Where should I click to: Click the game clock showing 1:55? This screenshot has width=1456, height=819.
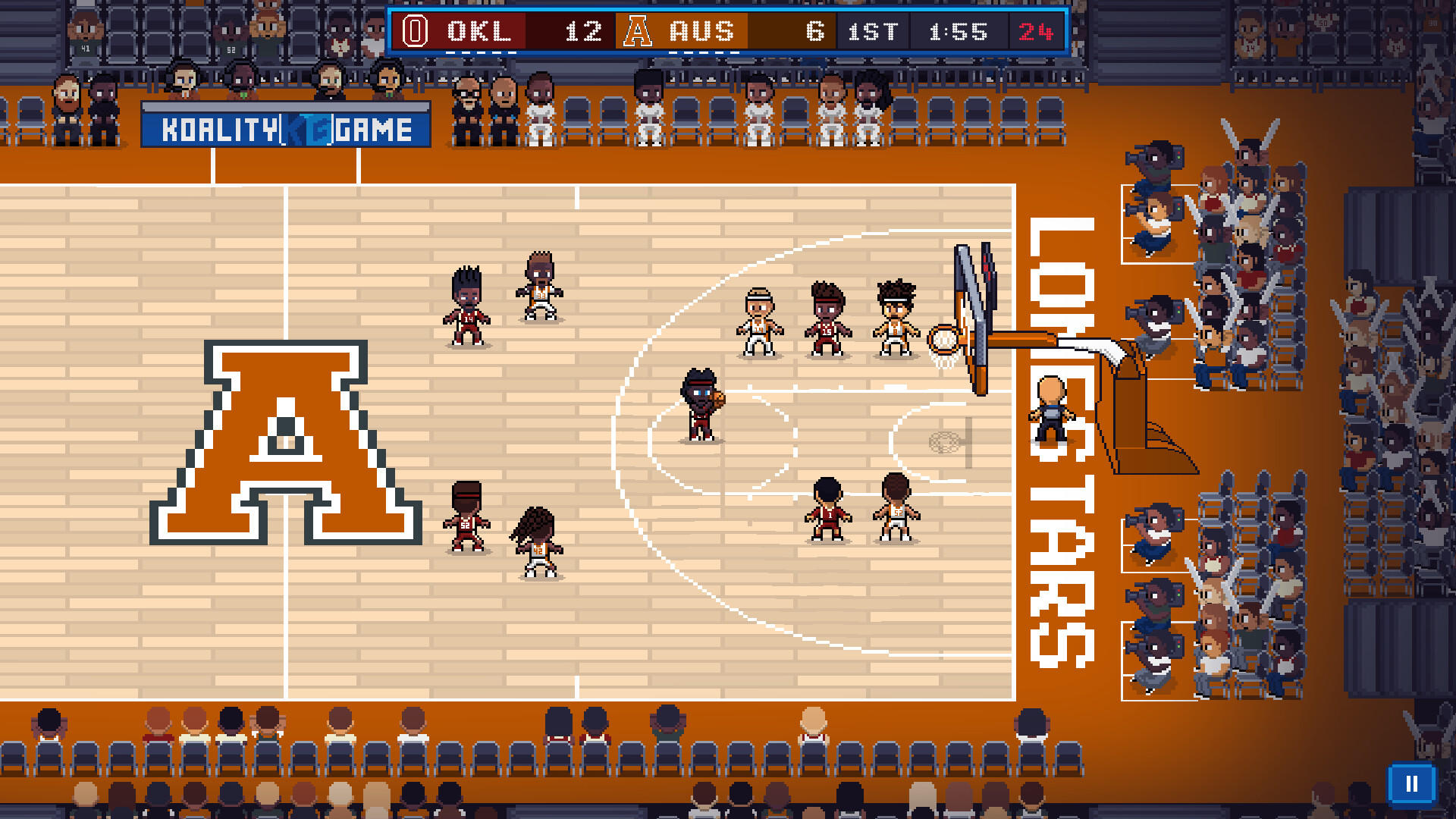pos(955,31)
